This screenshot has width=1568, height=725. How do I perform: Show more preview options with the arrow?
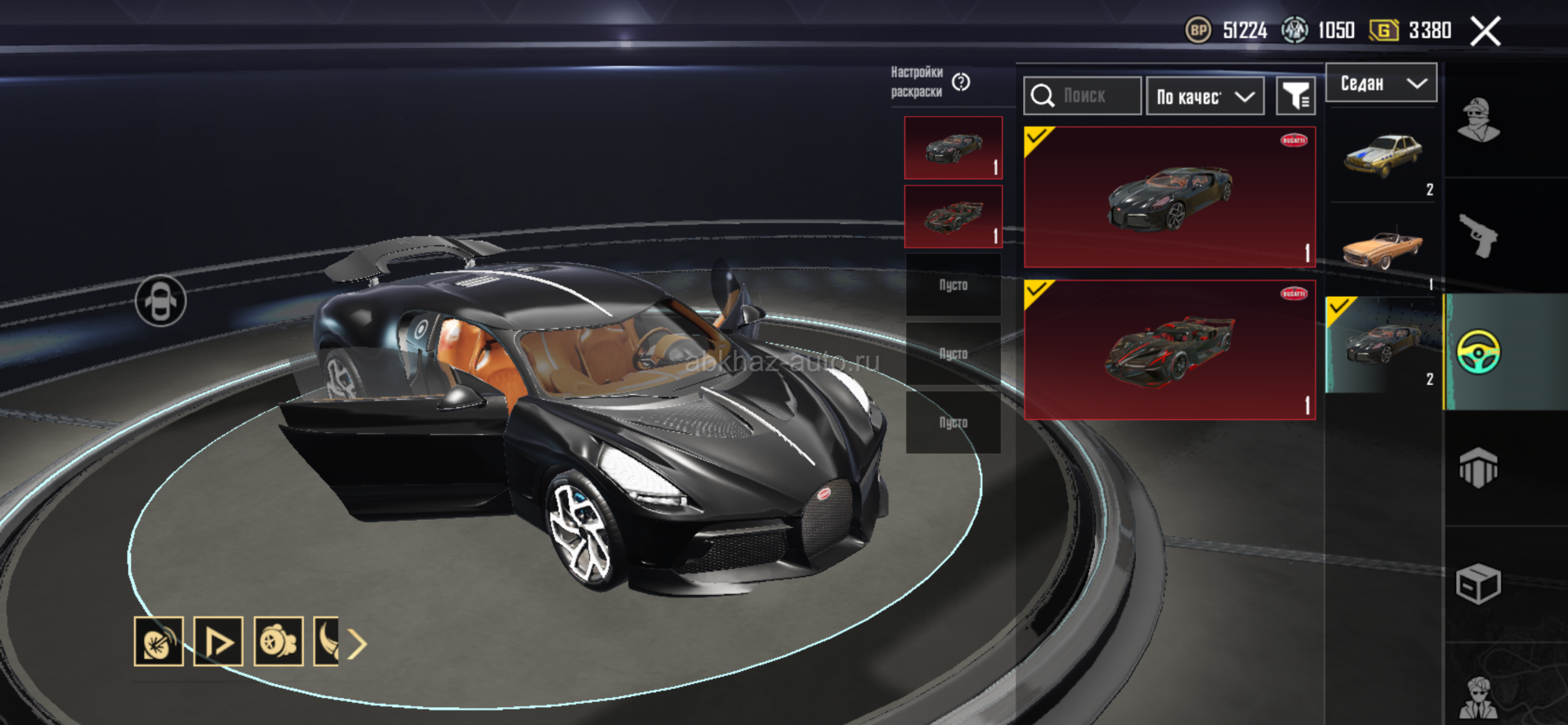pos(357,644)
